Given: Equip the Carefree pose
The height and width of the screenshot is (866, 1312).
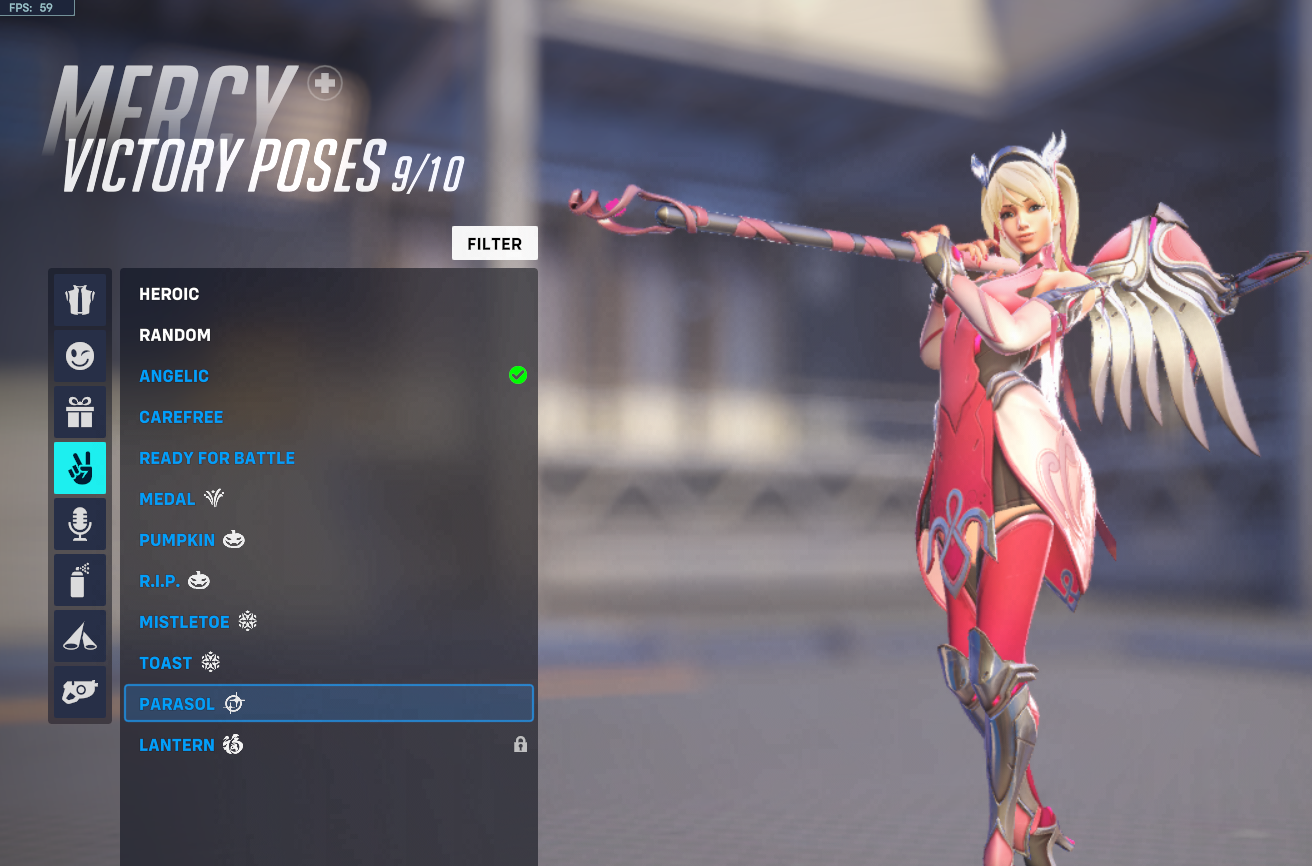Looking at the screenshot, I should (181, 416).
